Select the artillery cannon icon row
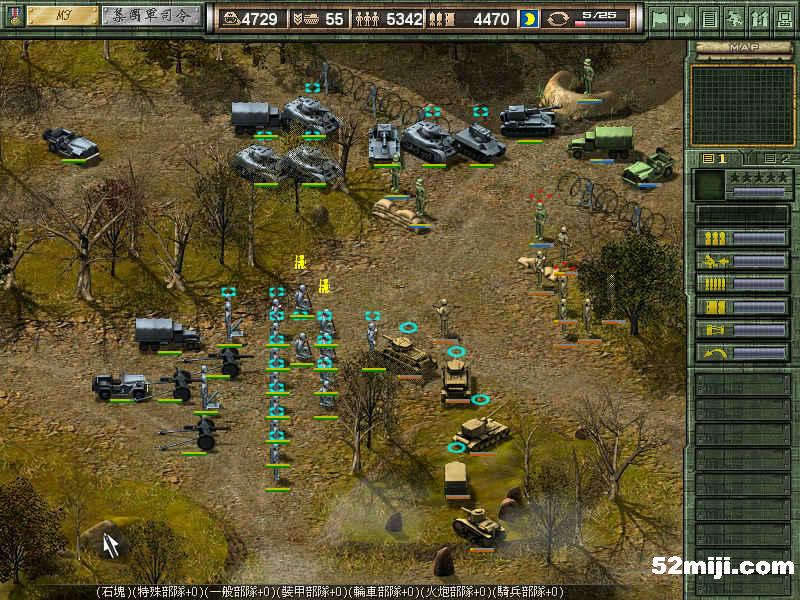The image size is (800, 600). [742, 330]
